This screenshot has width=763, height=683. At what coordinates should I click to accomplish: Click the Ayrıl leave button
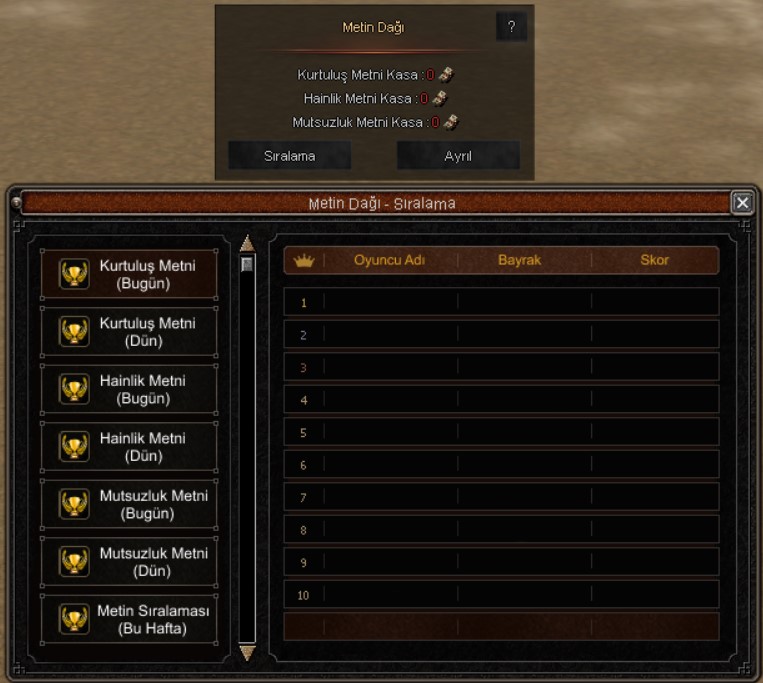point(458,156)
